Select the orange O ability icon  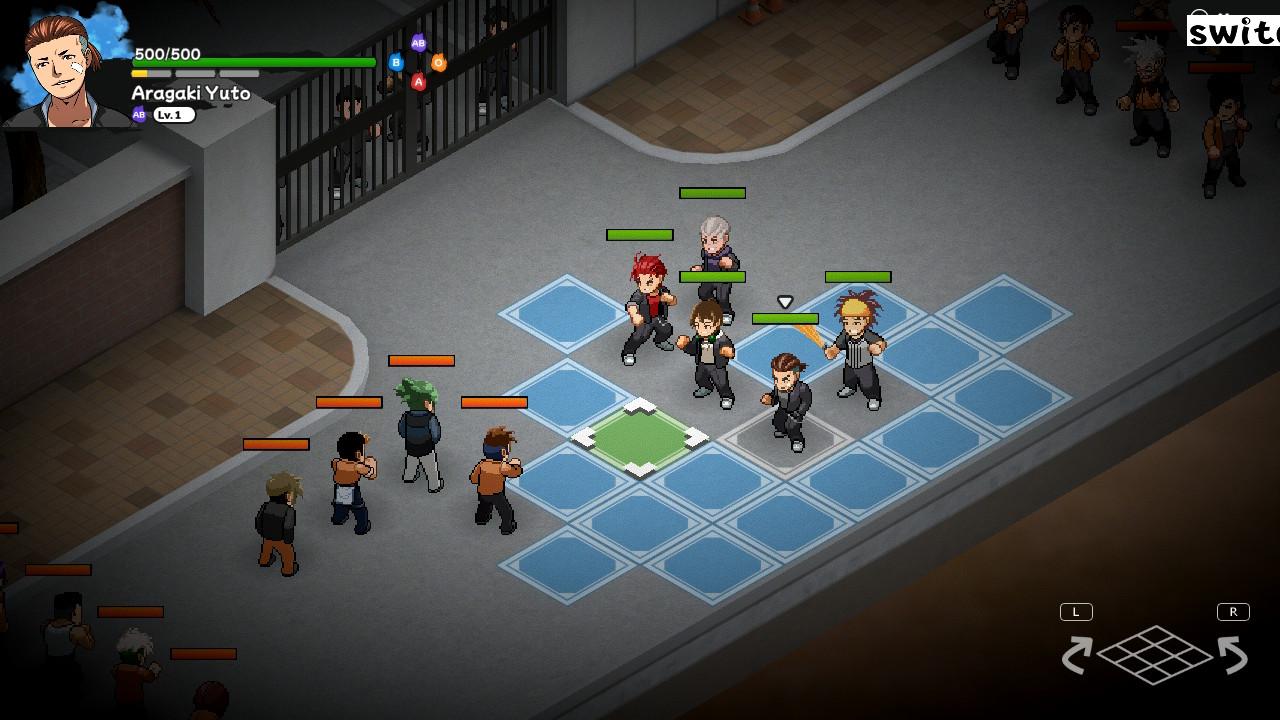pos(439,62)
